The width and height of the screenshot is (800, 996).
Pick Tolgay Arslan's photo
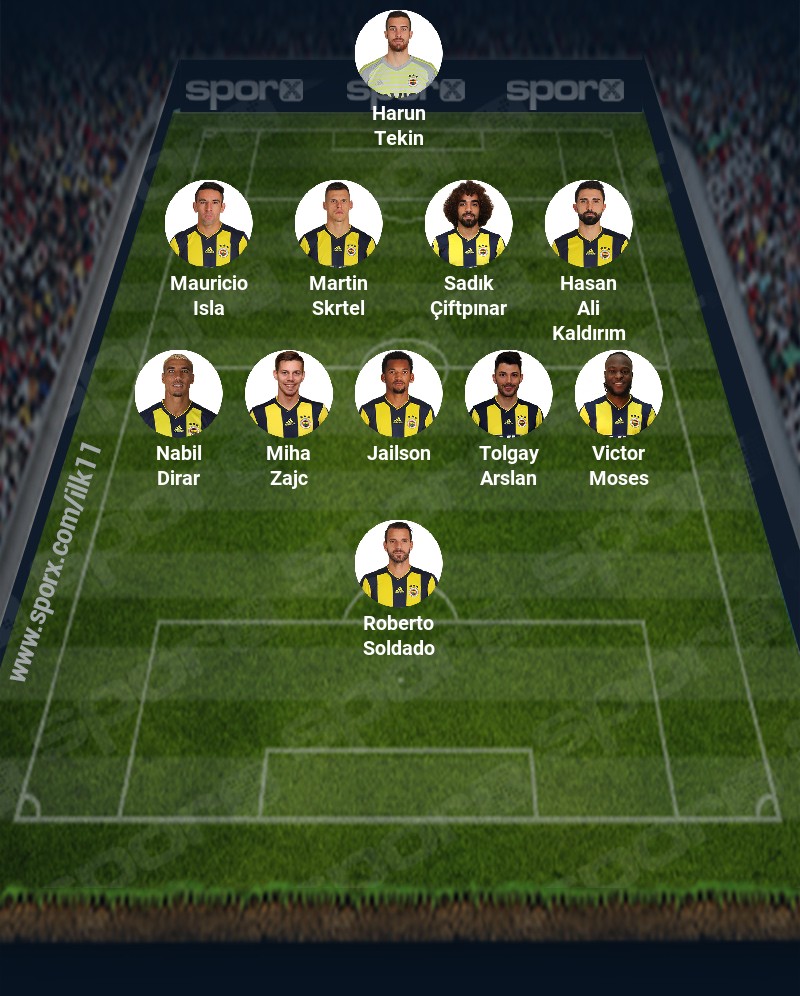pyautogui.click(x=508, y=394)
